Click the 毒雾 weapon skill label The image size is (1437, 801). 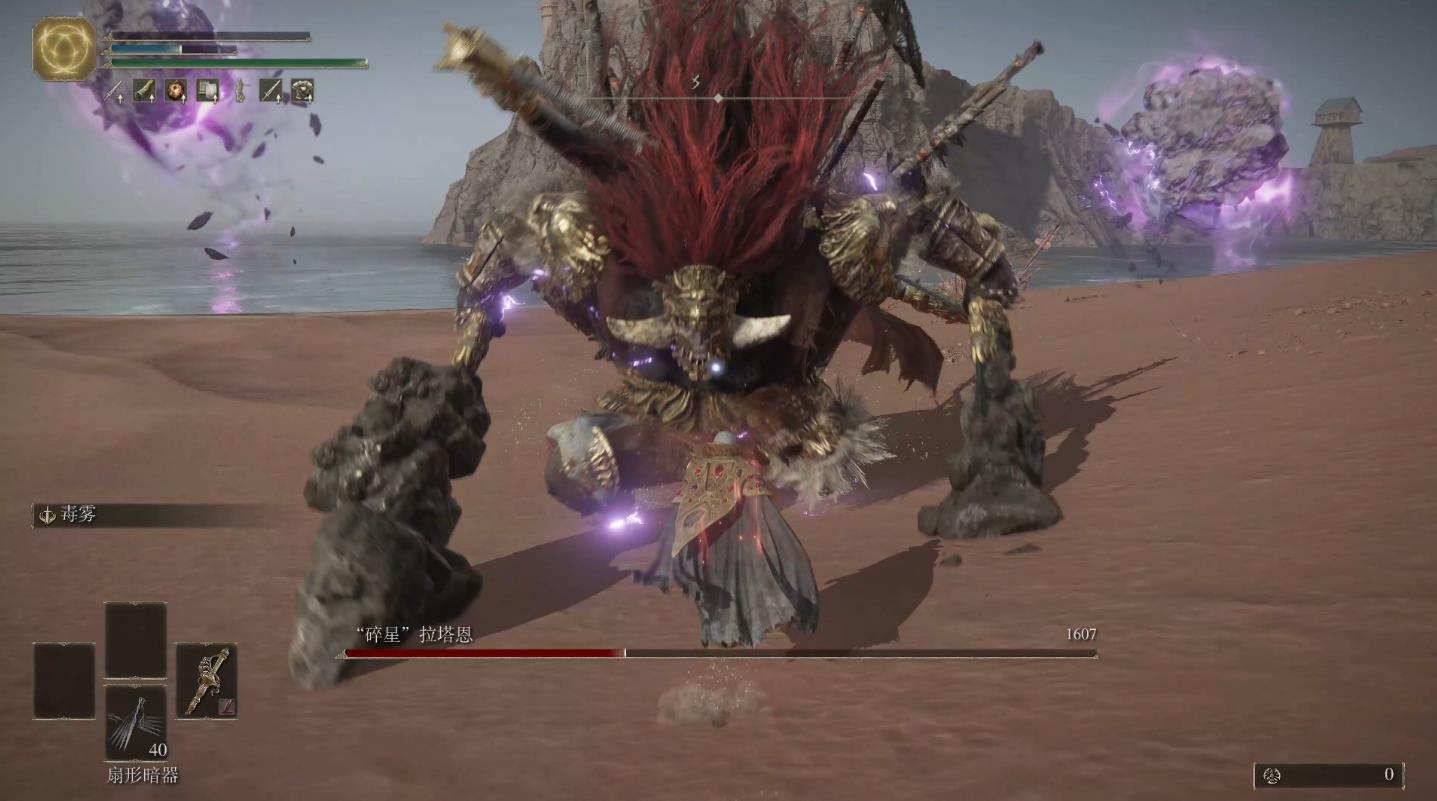(x=80, y=515)
